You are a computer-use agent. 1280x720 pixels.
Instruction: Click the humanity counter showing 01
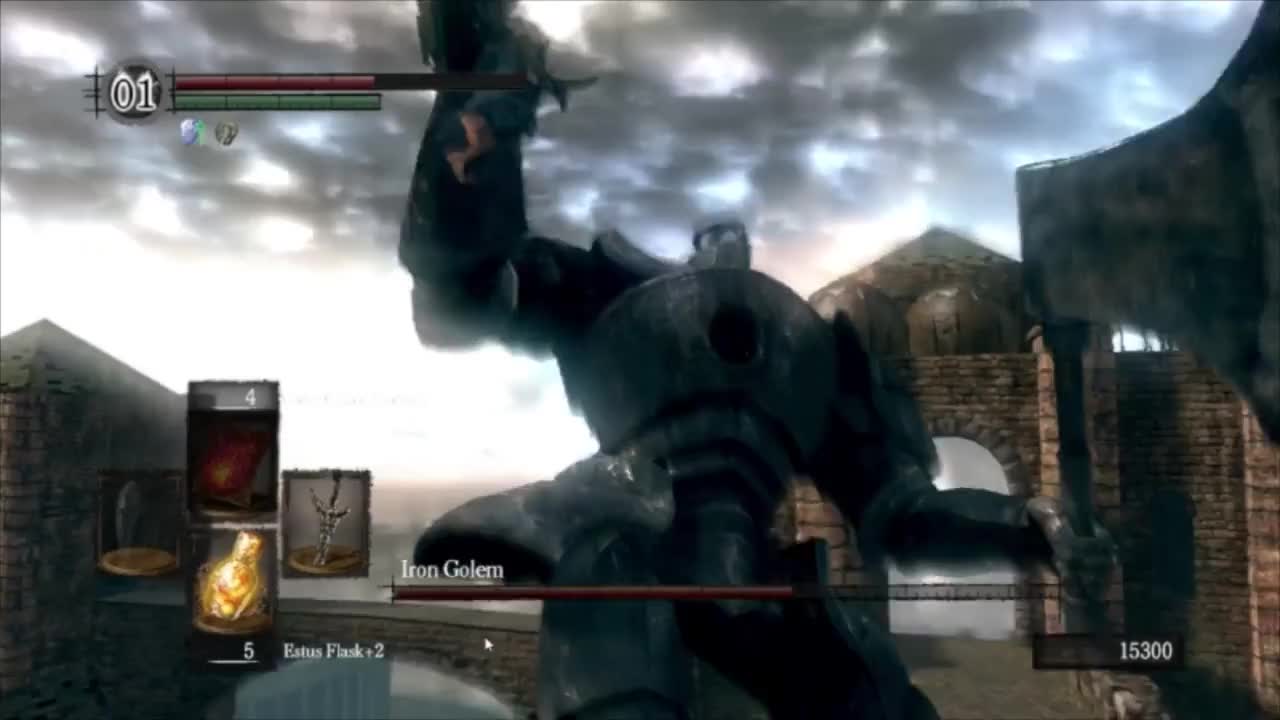pos(133,90)
